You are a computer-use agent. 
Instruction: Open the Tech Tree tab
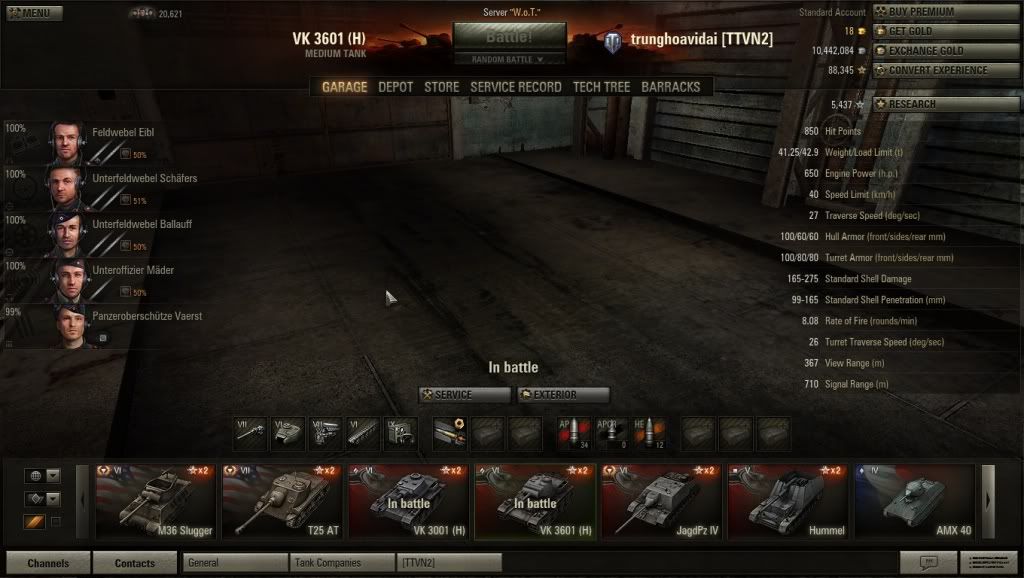pos(601,87)
